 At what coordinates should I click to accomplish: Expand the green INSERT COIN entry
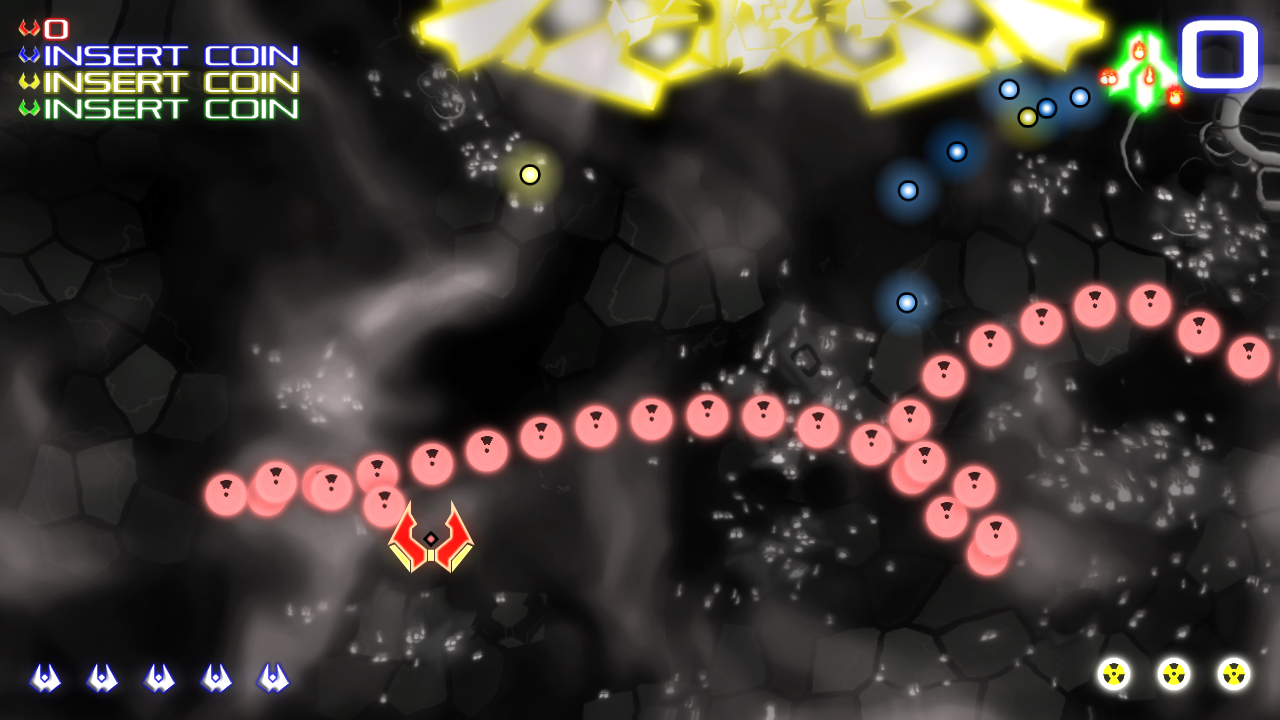coord(168,108)
